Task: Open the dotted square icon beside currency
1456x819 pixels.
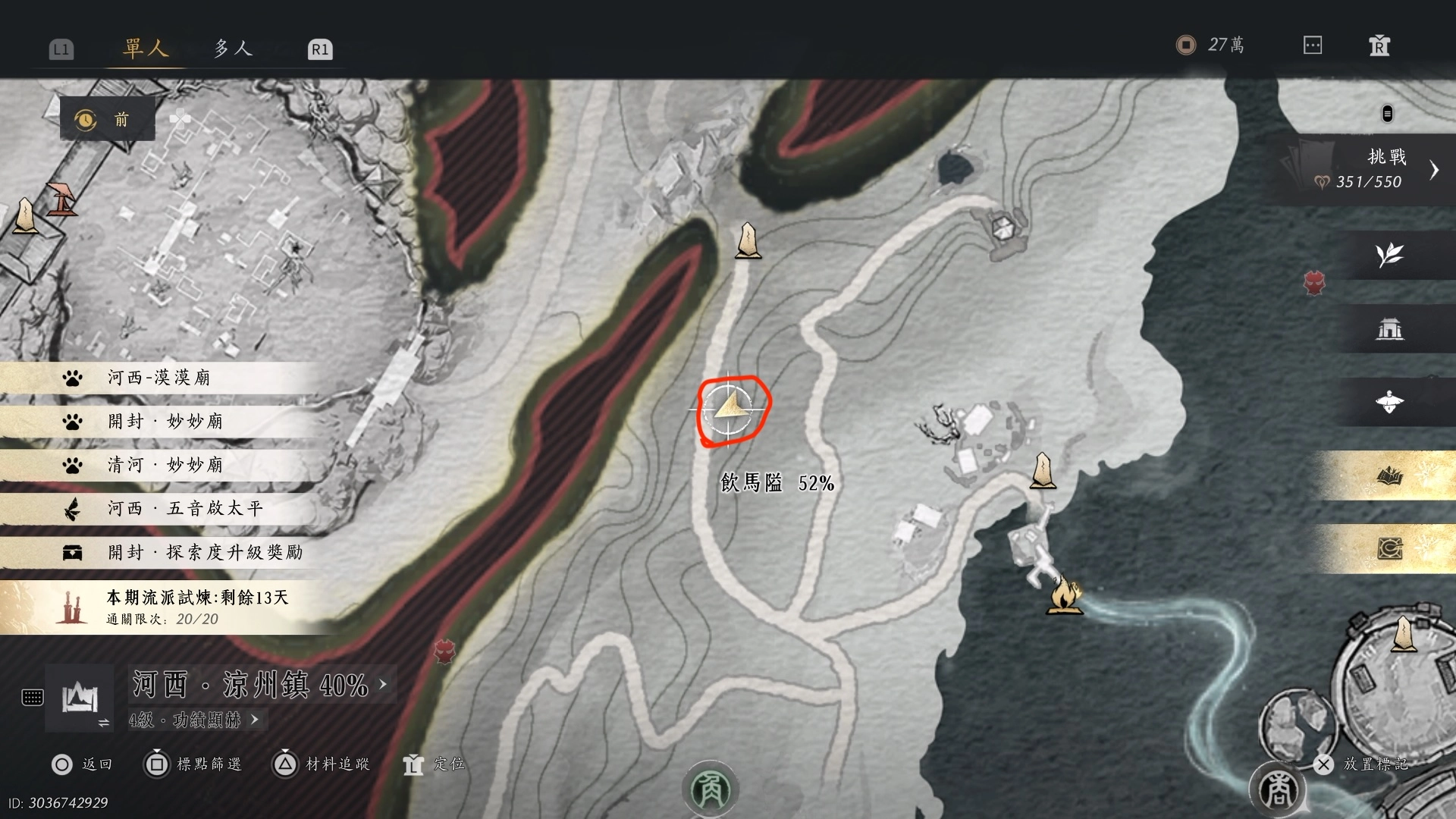Action: [1313, 45]
